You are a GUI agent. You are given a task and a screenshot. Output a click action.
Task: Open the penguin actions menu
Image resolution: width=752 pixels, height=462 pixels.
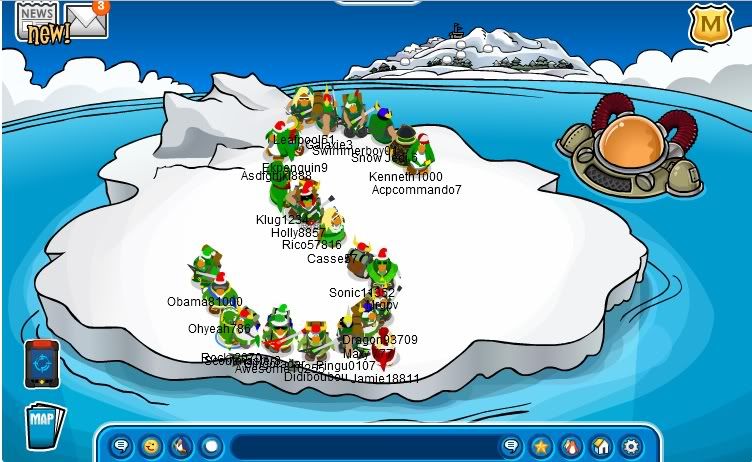[x=181, y=445]
